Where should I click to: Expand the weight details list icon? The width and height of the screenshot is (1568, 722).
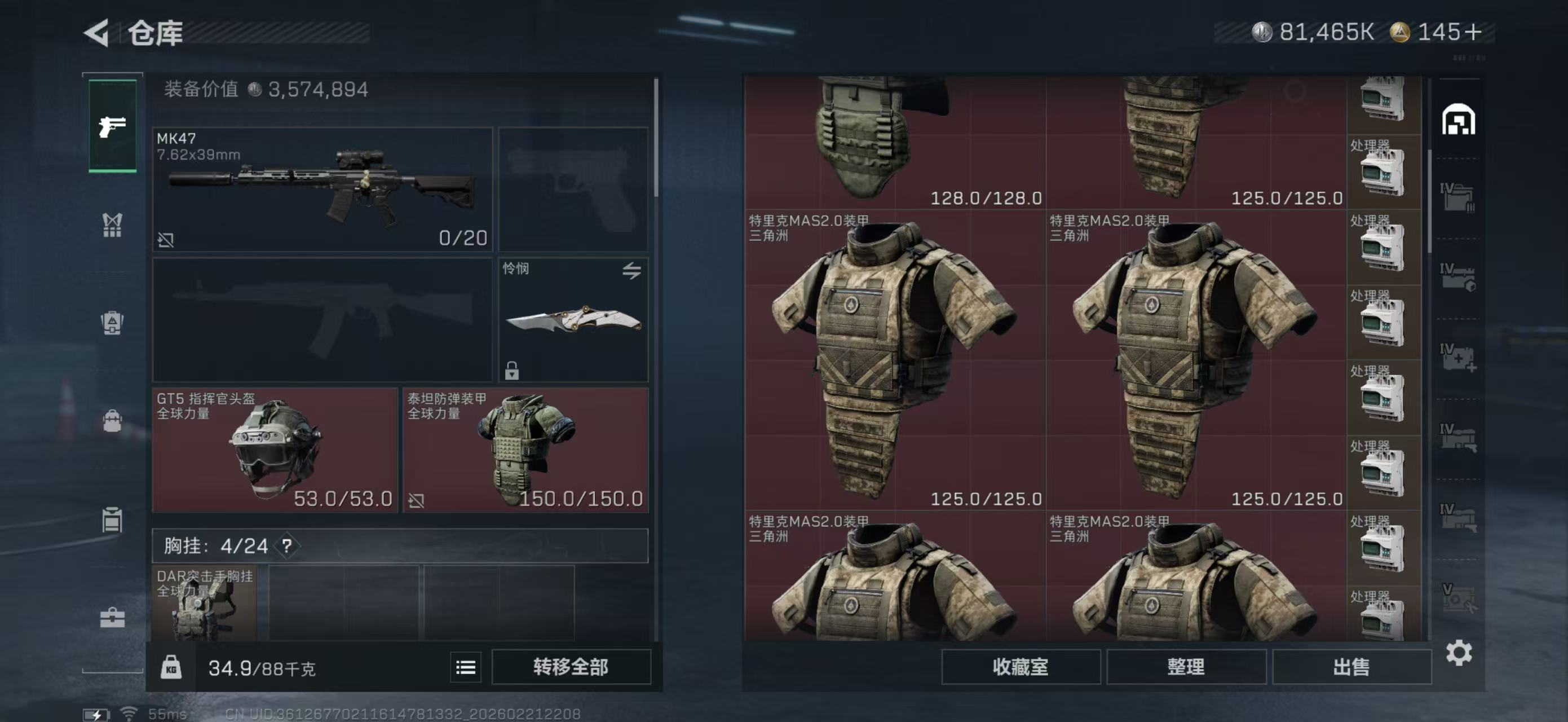coord(465,667)
